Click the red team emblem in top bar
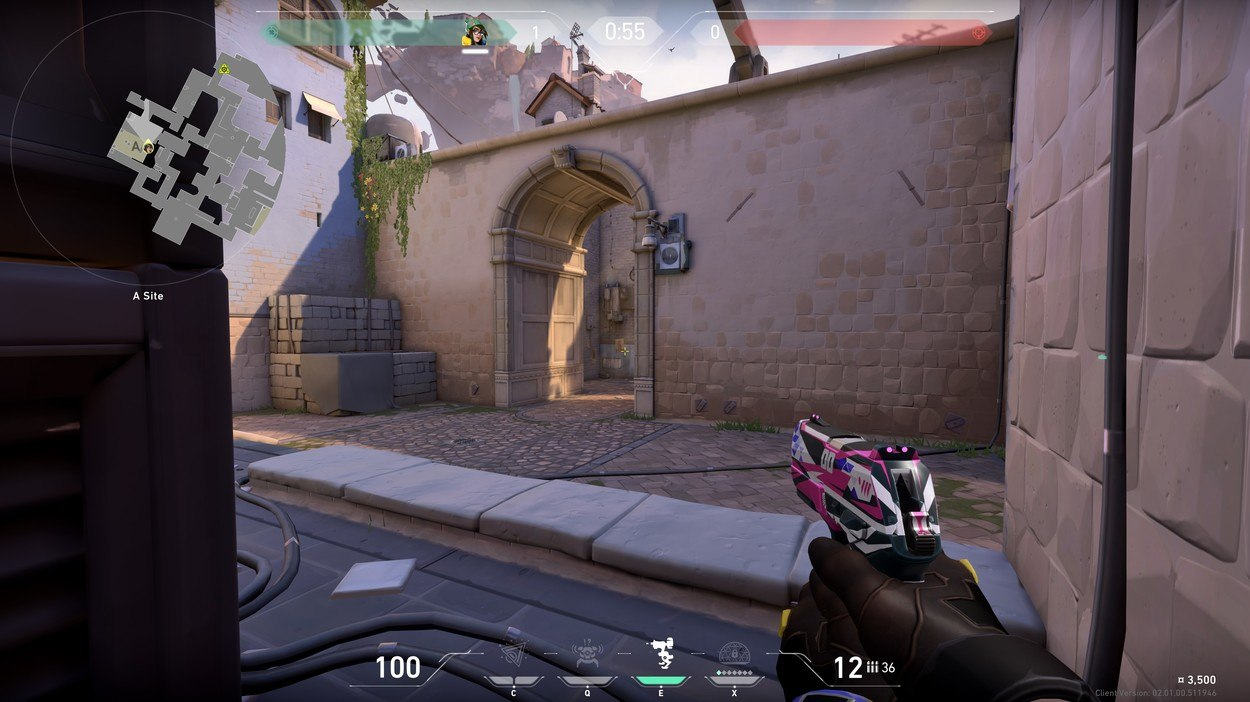Viewport: 1250px width, 702px height. pyautogui.click(x=979, y=33)
